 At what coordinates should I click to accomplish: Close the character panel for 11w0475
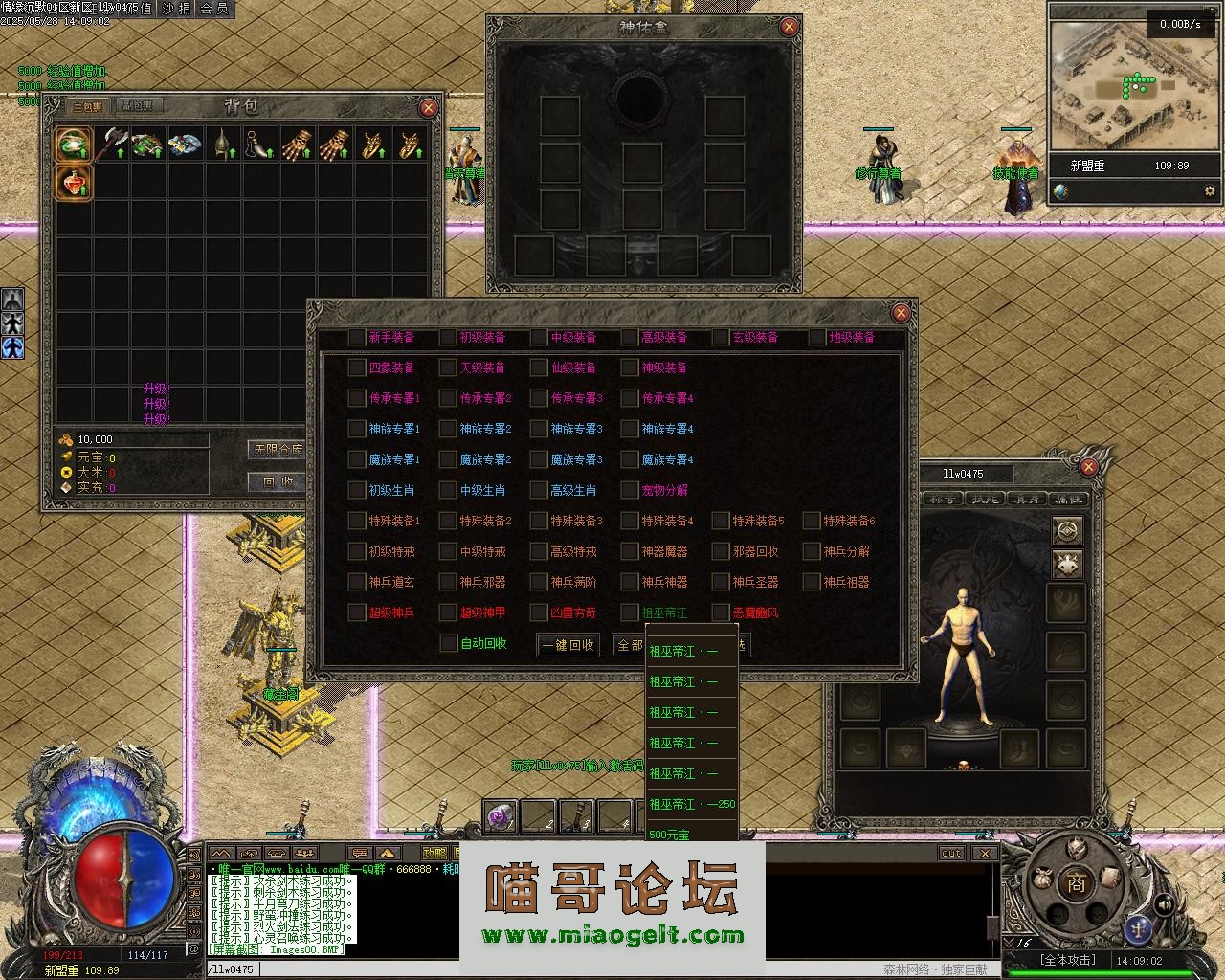coord(1088,467)
